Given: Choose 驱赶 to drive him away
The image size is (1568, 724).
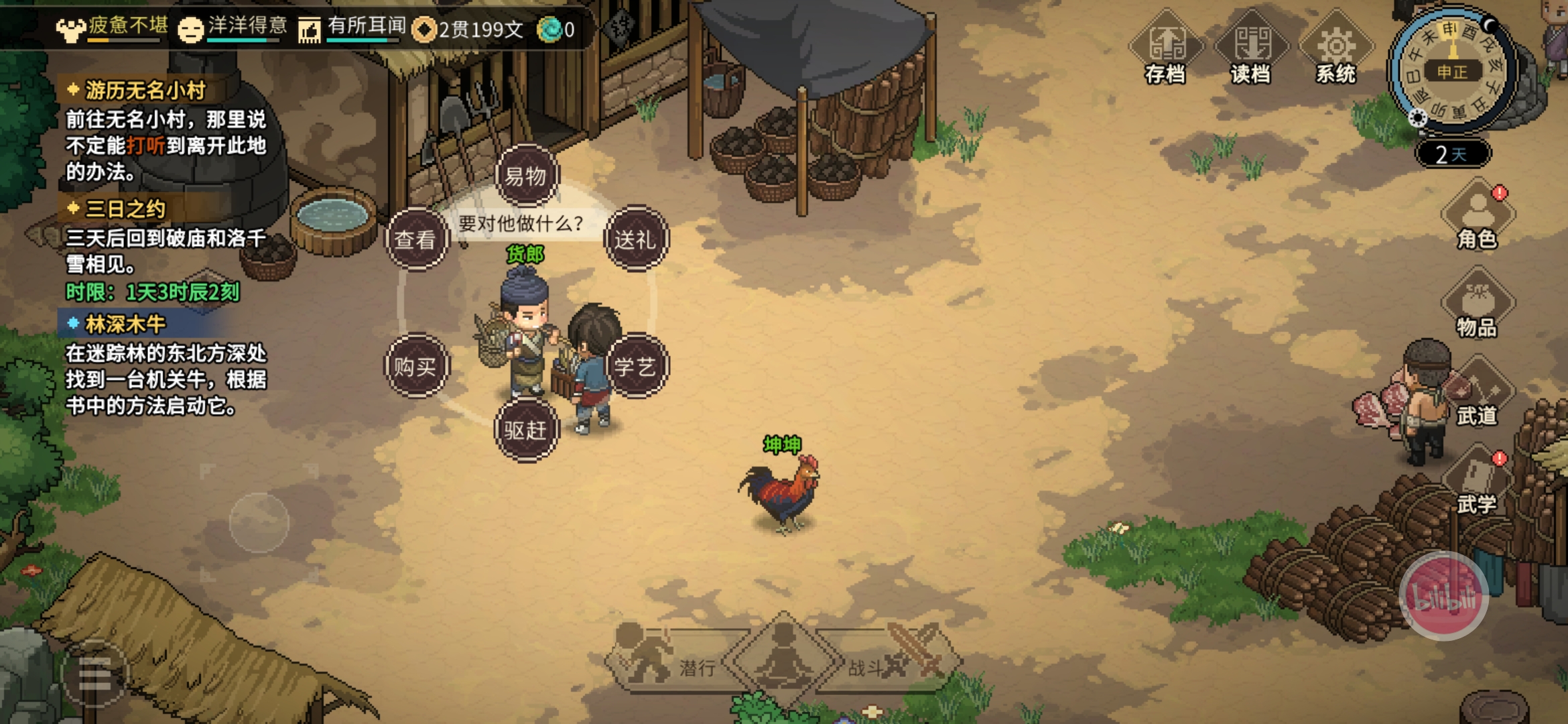Looking at the screenshot, I should [526, 430].
